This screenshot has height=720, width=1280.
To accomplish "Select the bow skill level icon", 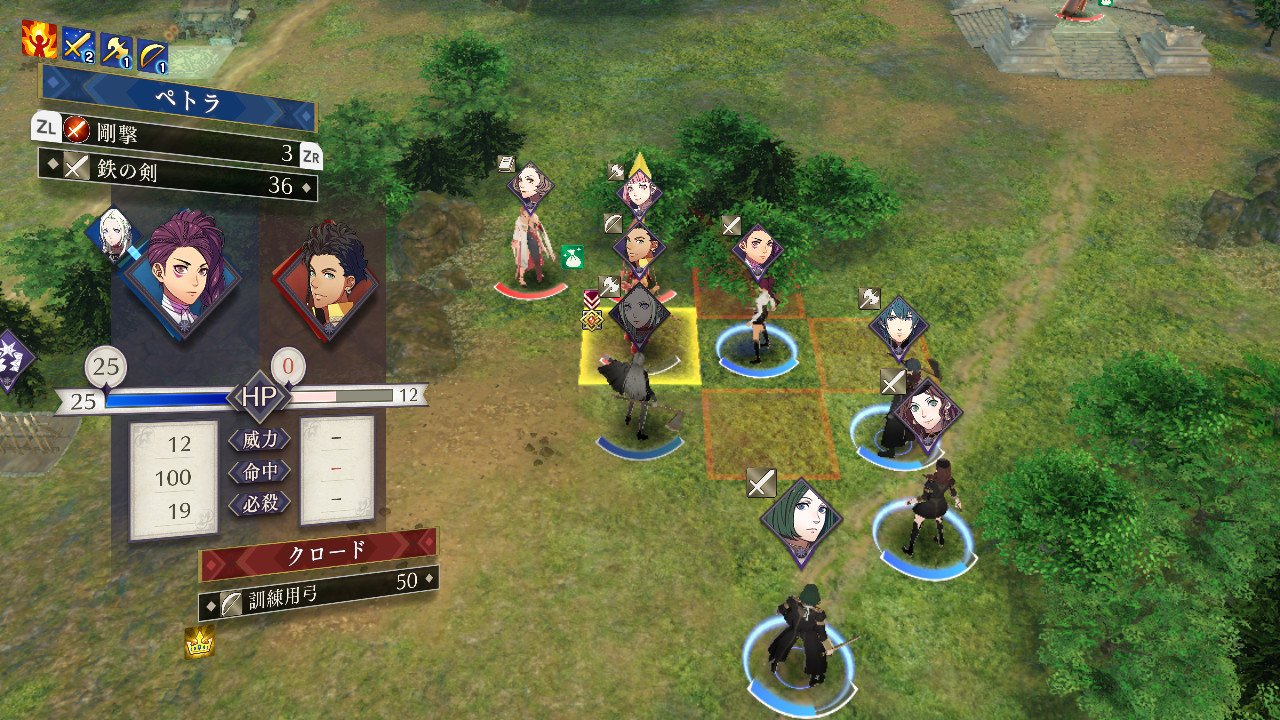I will [x=153, y=52].
